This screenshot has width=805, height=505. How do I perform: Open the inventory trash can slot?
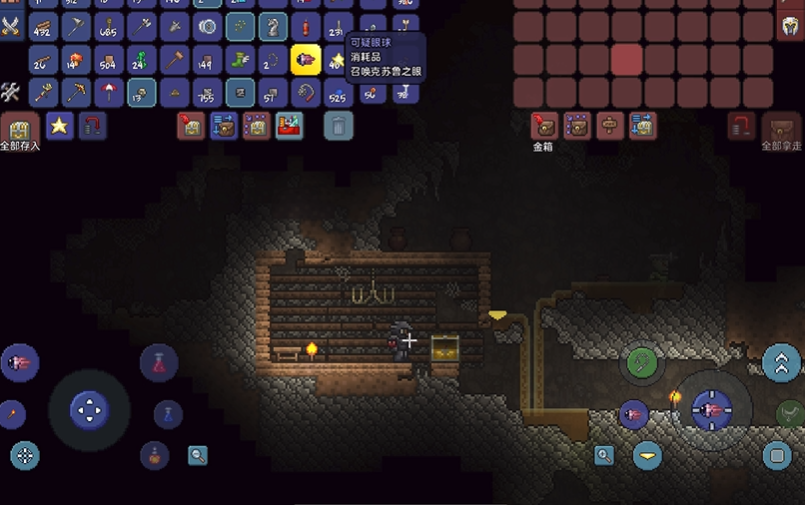pos(339,126)
